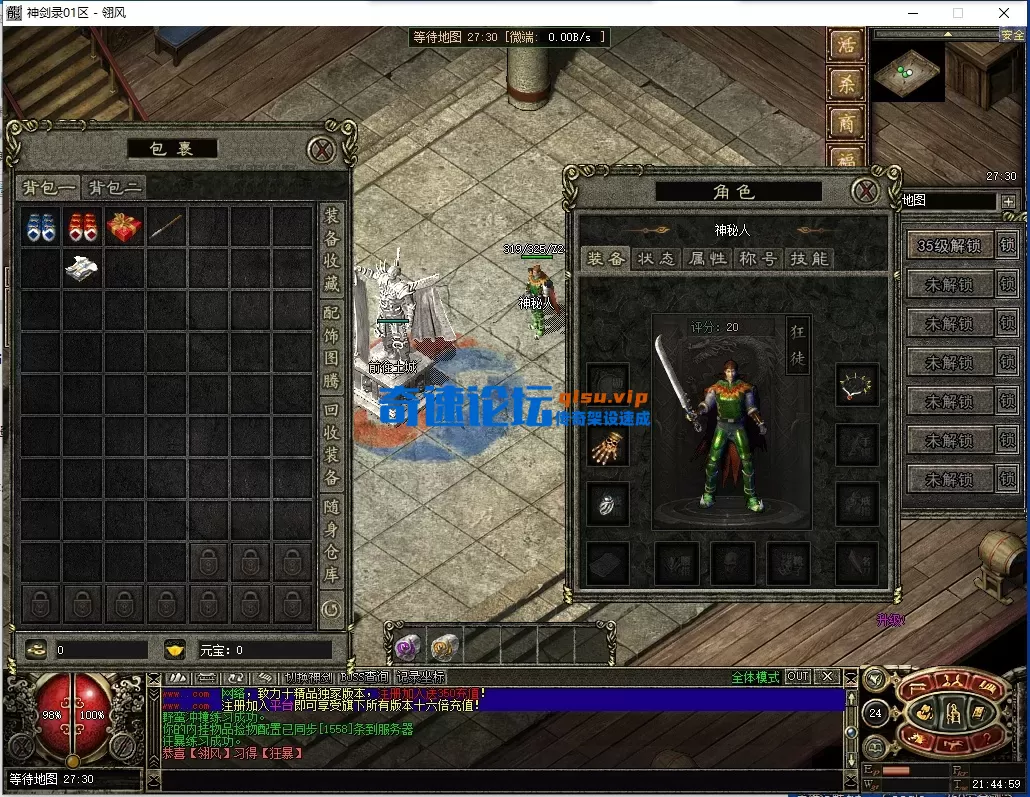Open the 随身仓库 portable warehouse
The height and width of the screenshot is (797, 1030).
coord(331,540)
